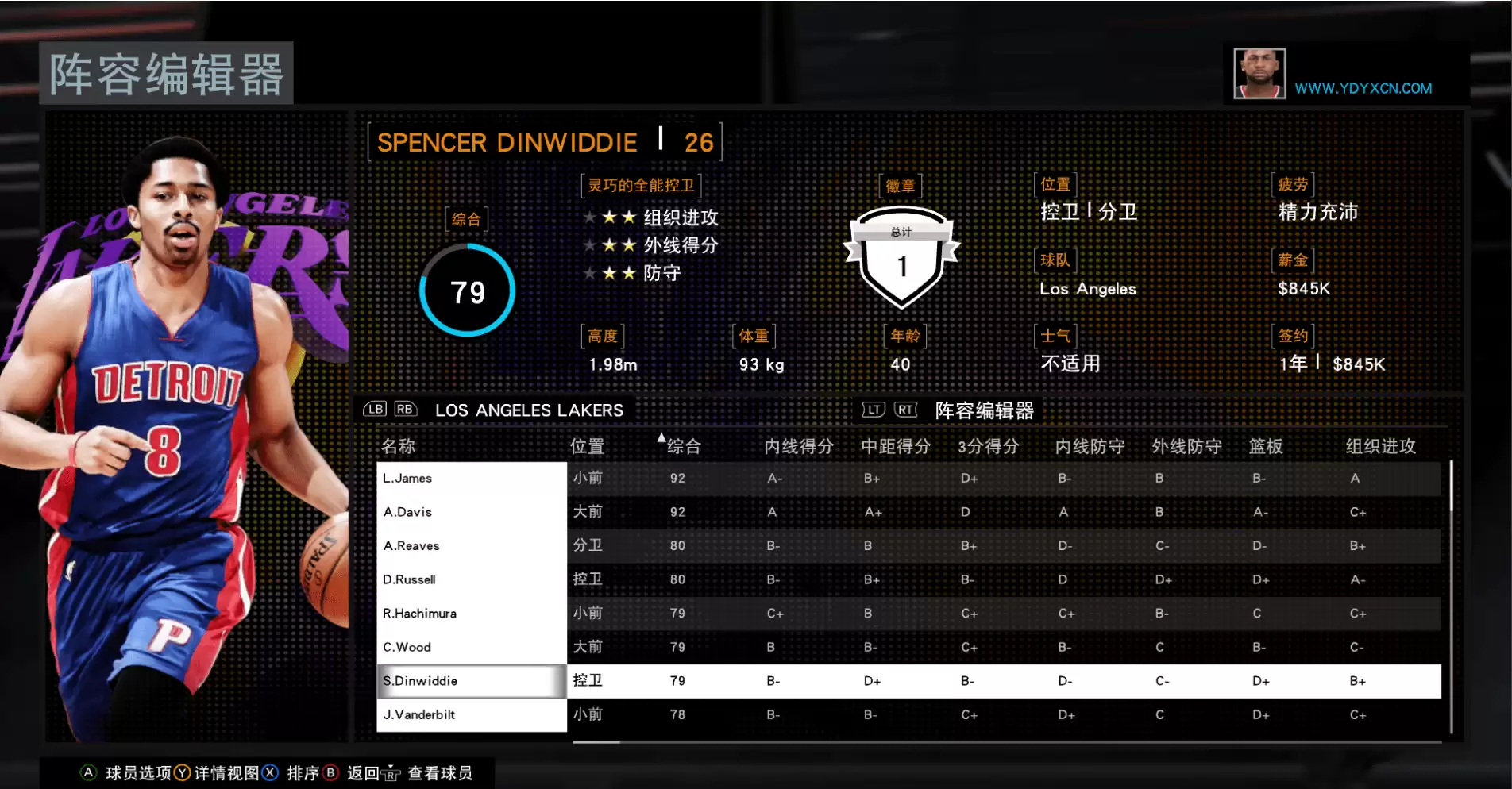Screen dimensions: 1512x789
Task: Click the roster list vertical scrollbar
Action: 1451,595
